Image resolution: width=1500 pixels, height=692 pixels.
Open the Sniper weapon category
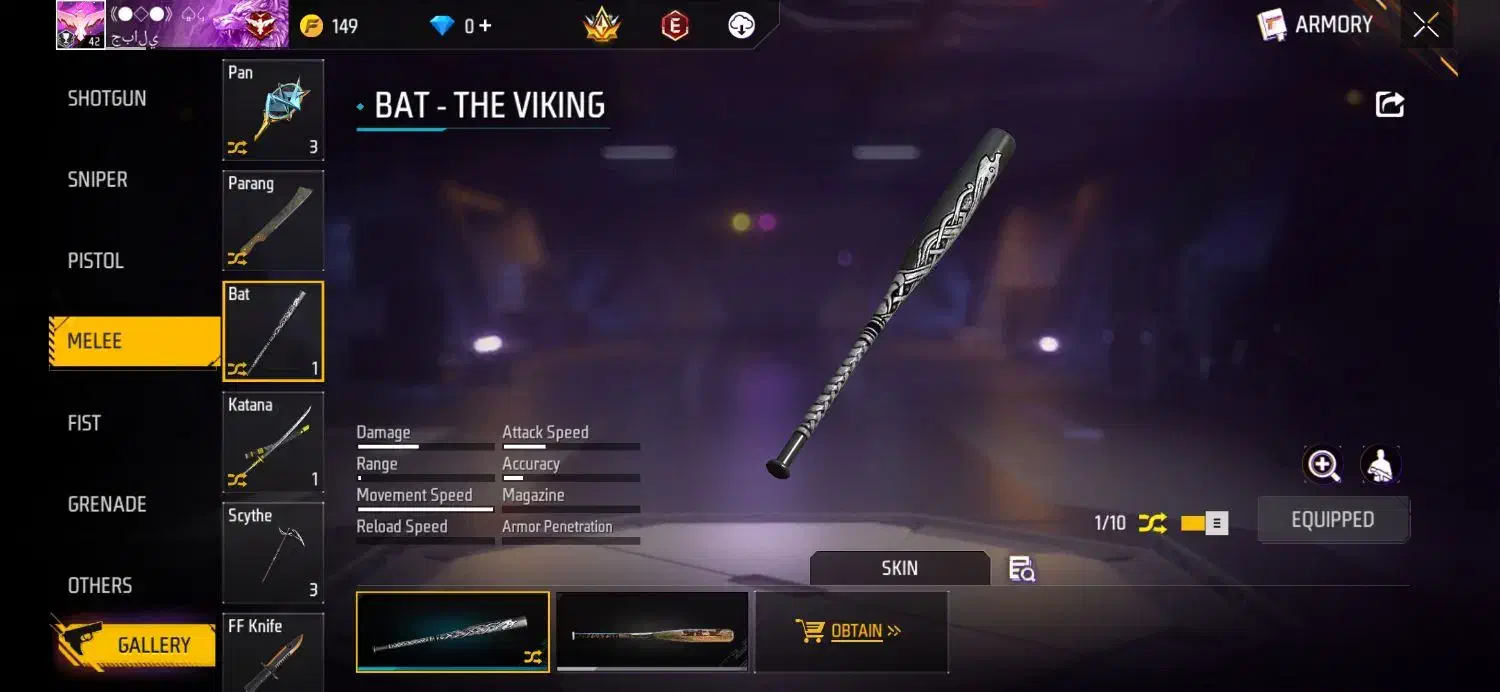coord(98,180)
